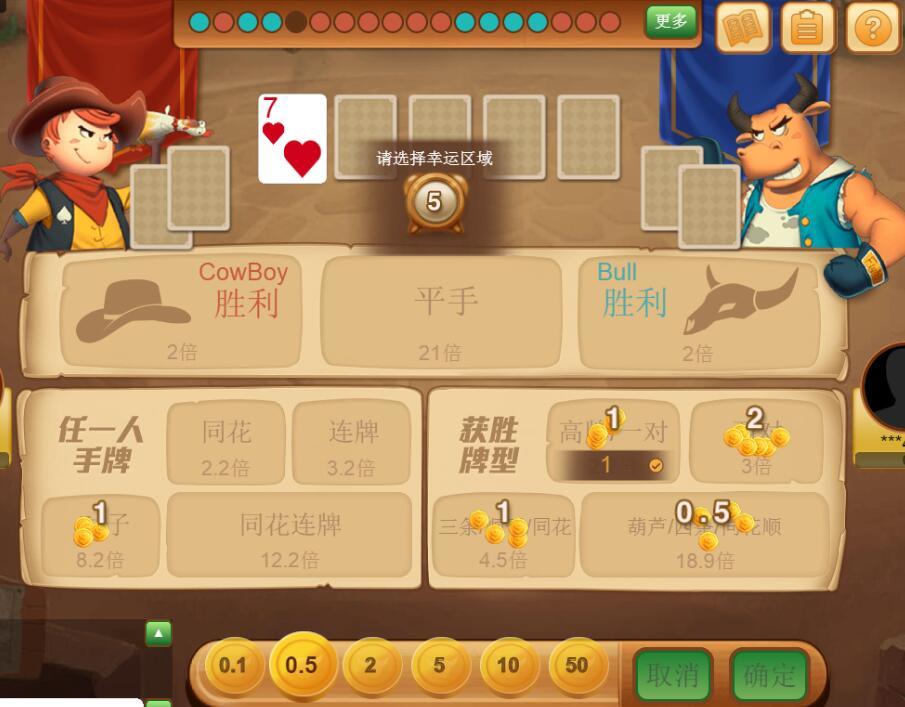The width and height of the screenshot is (905, 707).
Task: Select the 0.5 chip
Action: pyautogui.click(x=301, y=665)
